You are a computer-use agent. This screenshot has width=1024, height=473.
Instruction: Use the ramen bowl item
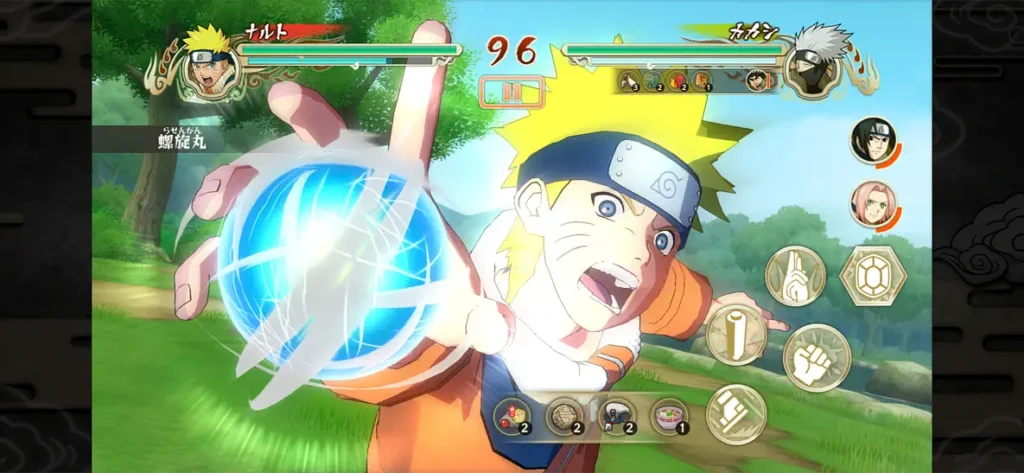(668, 415)
